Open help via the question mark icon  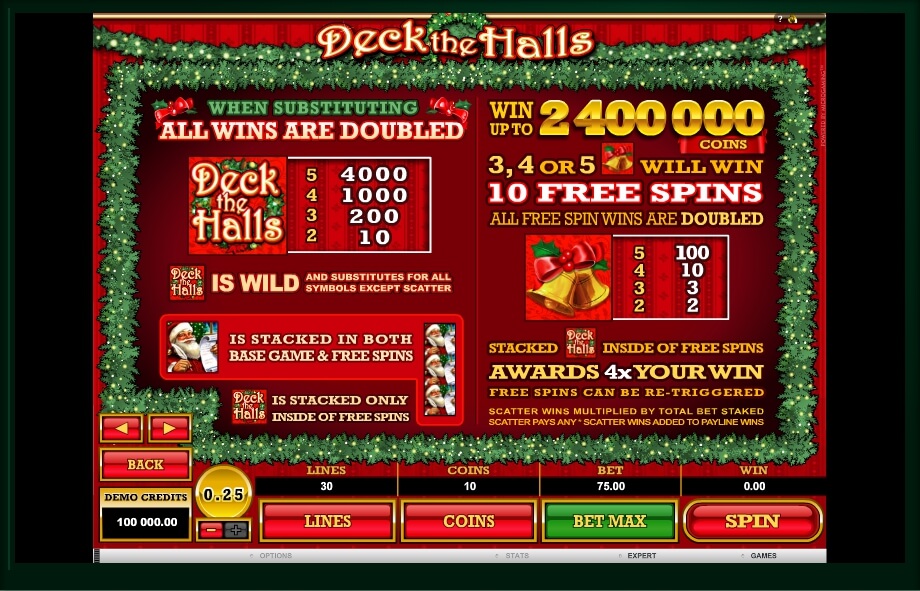(x=780, y=19)
